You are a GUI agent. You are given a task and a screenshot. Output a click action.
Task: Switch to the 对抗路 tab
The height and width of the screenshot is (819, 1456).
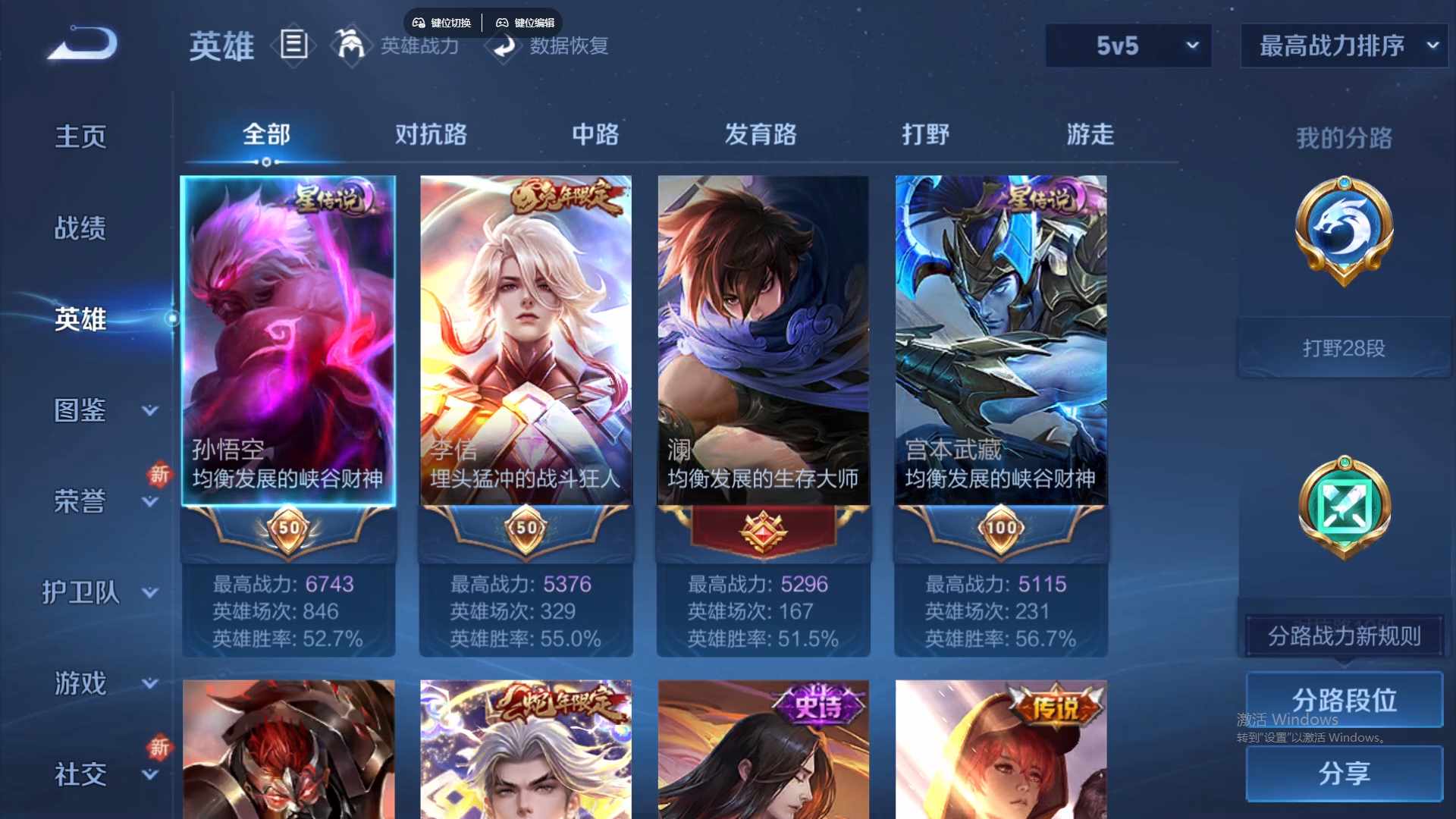click(432, 135)
